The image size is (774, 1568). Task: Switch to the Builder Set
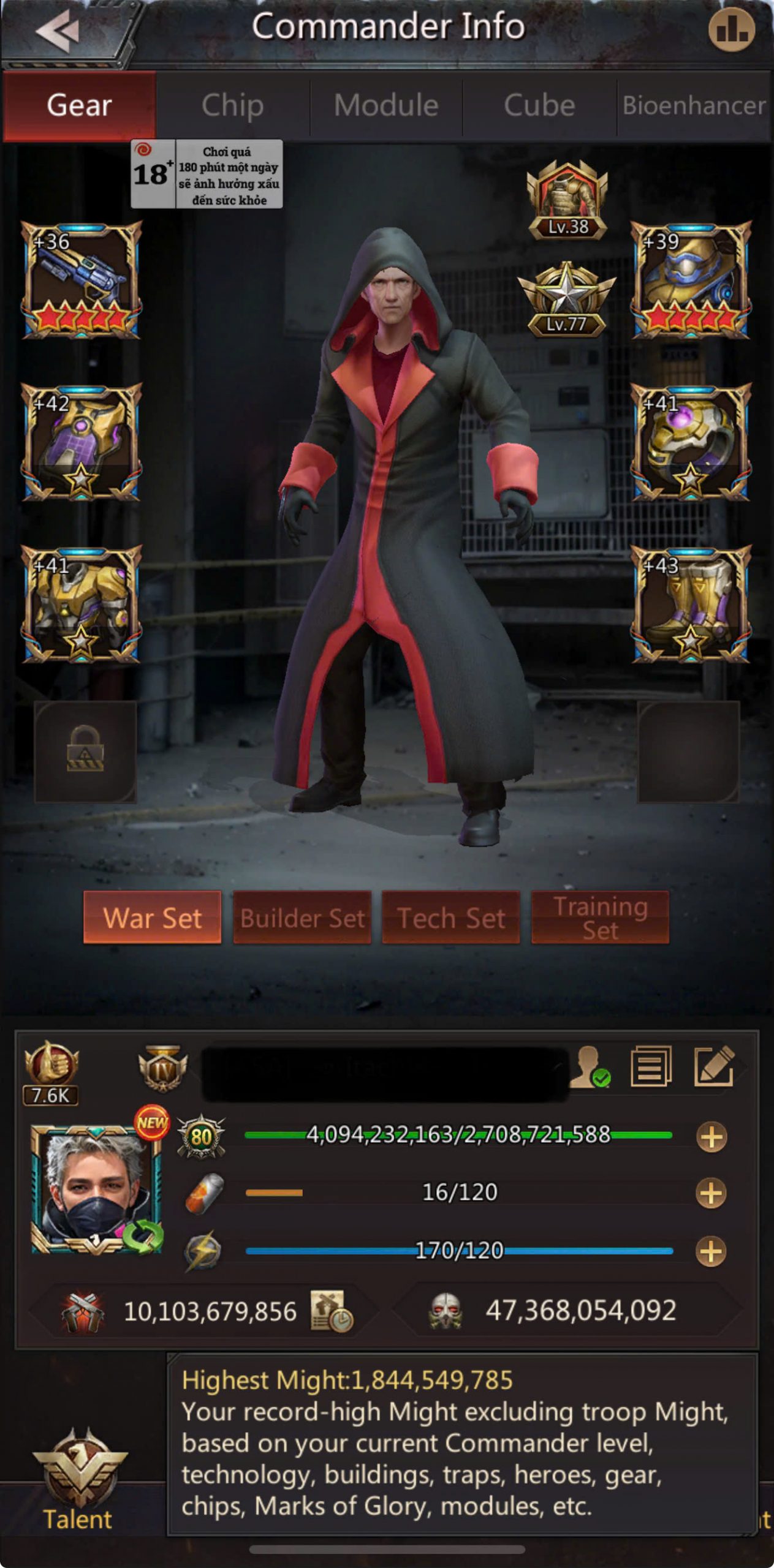(302, 918)
